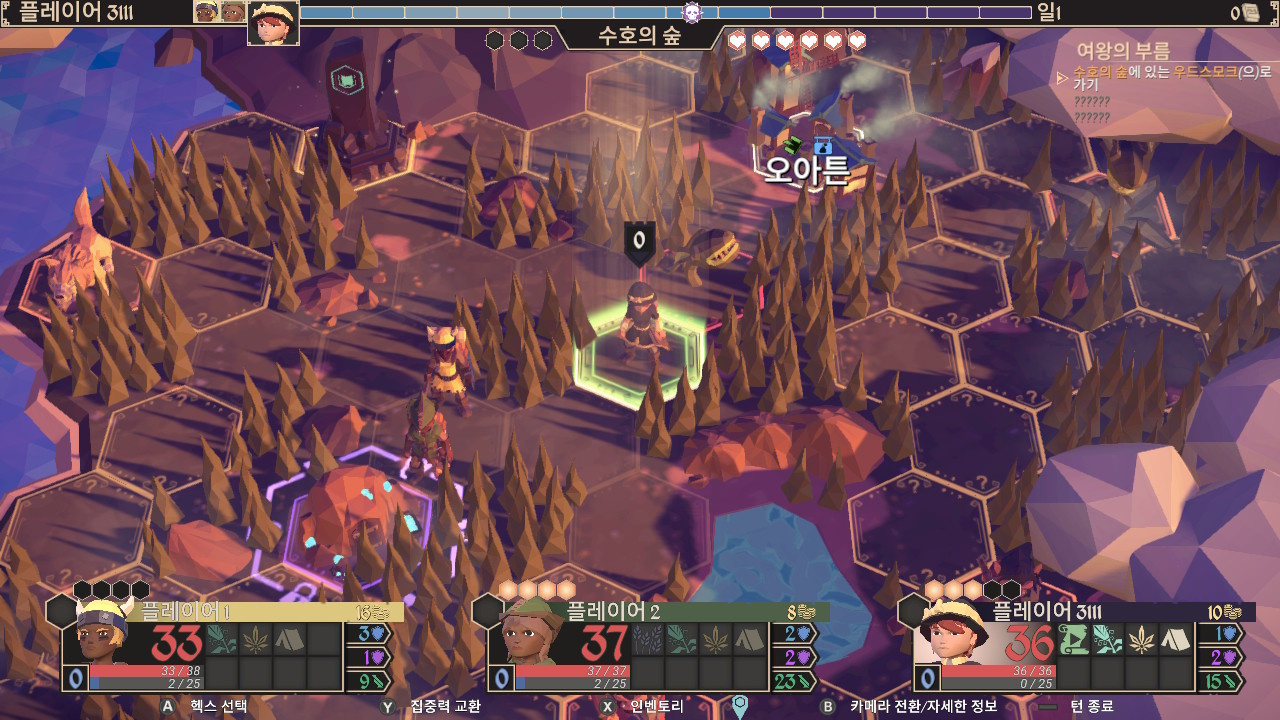Click the waypoint pin icon in the bottom bar
The image size is (1280, 720).
pyautogui.click(x=742, y=703)
